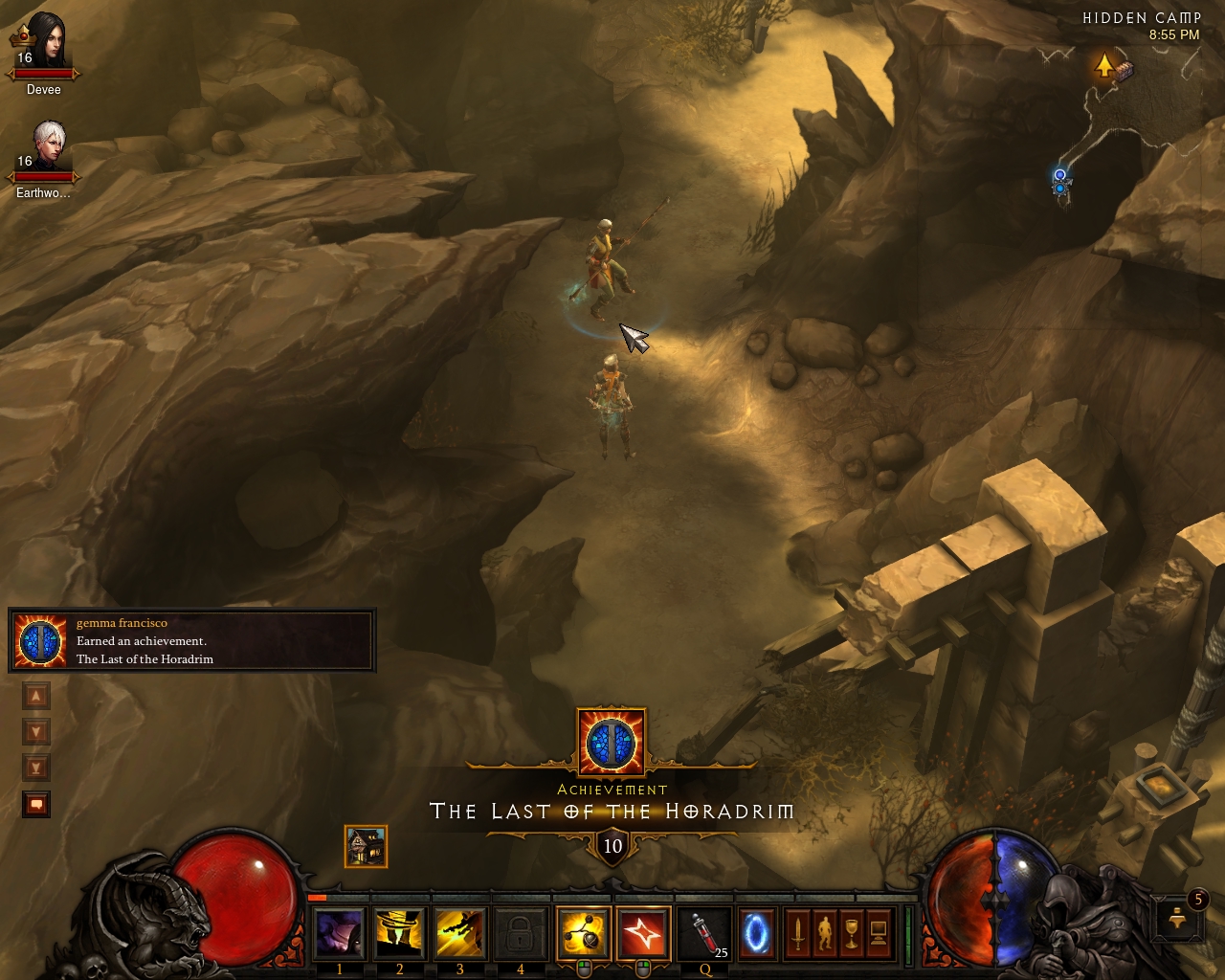Viewport: 1225px width, 980px height.
Task: Open the character figure menu button
Action: coord(825,933)
